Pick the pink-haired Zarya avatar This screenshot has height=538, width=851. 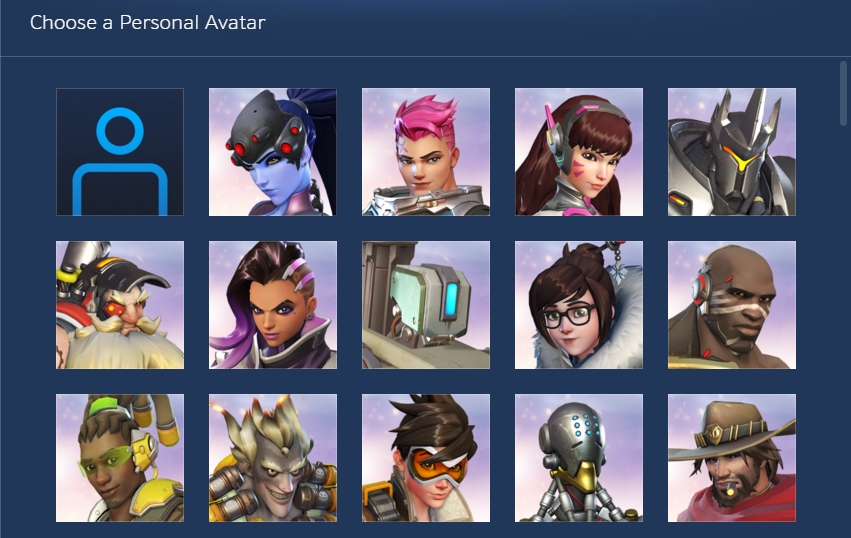[426, 152]
